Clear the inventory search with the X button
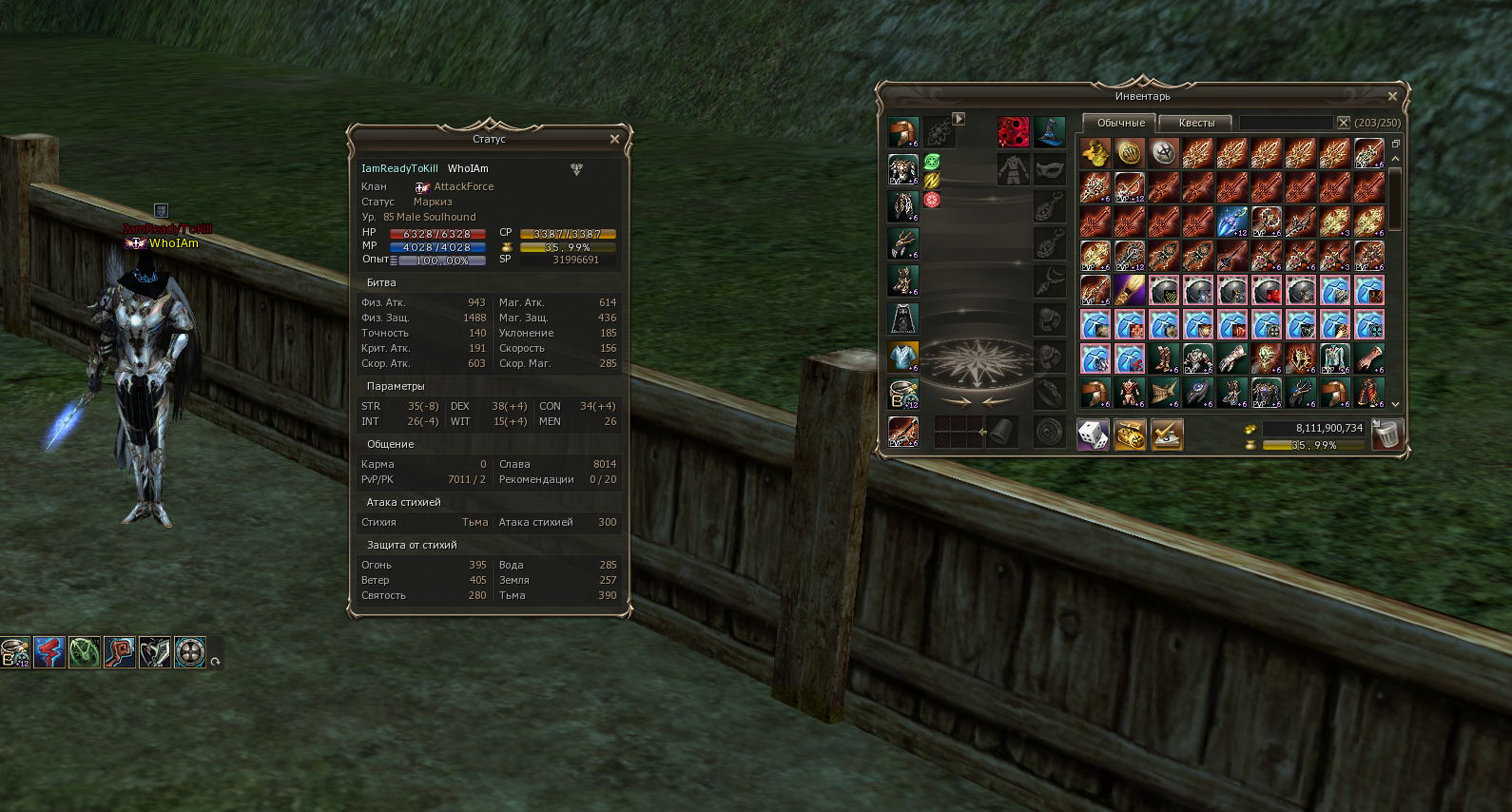1512x812 pixels. [1344, 123]
